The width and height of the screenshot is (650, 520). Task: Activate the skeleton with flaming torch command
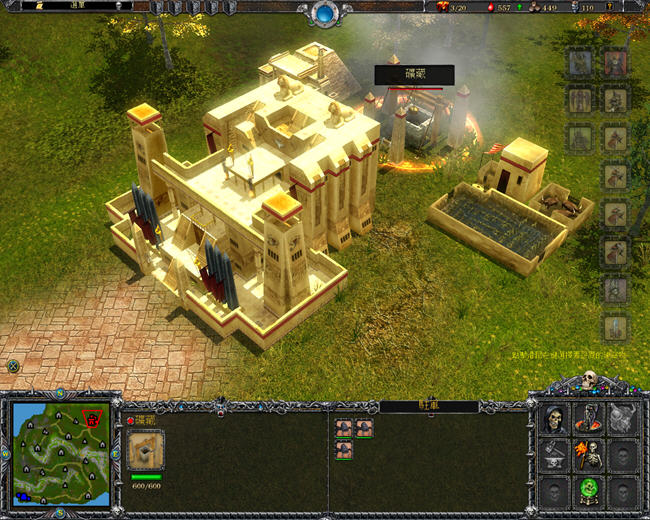(588, 456)
